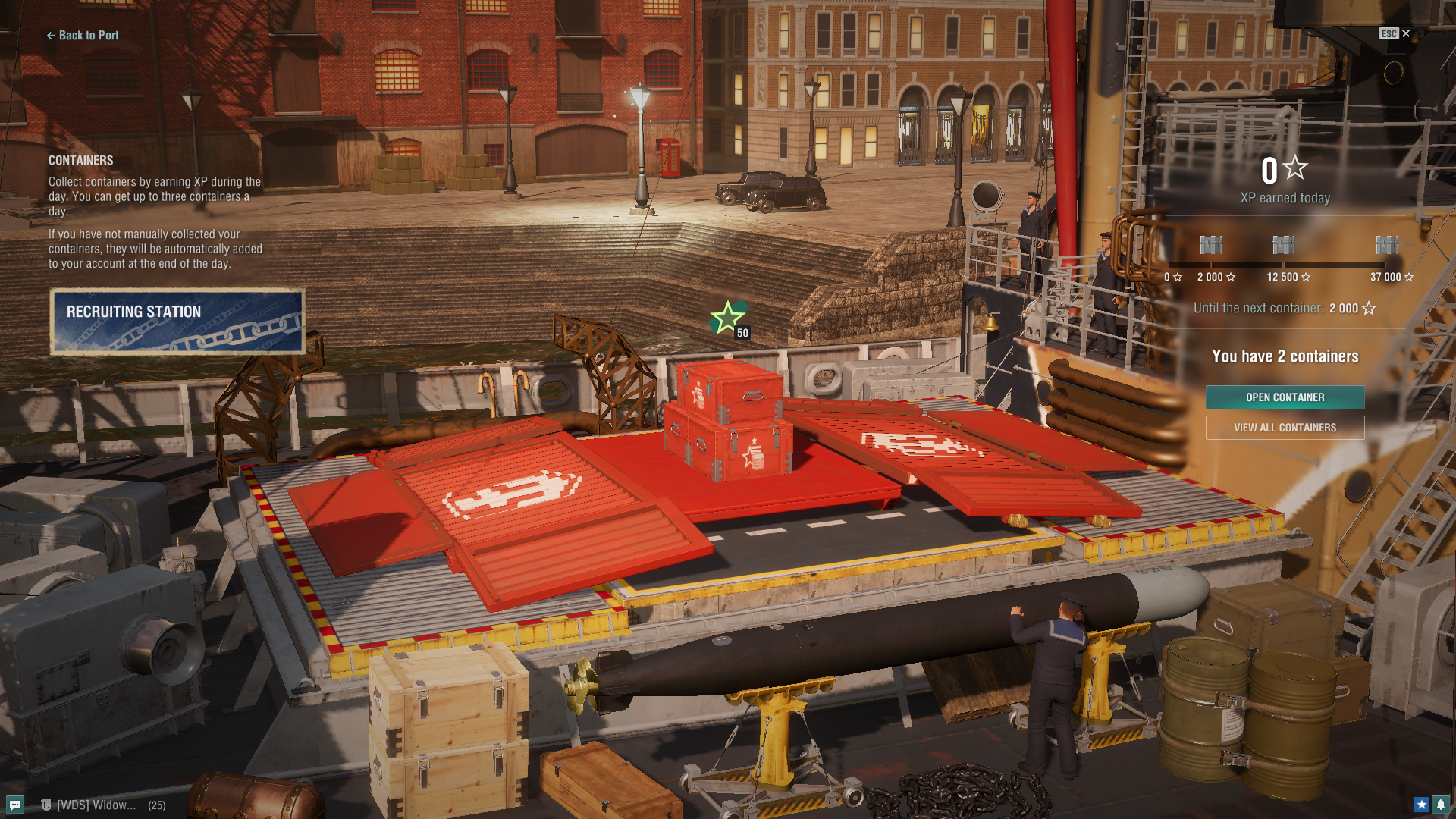Viewport: 1456px width, 819px height.
Task: Open the chat window icon
Action: click(15, 805)
